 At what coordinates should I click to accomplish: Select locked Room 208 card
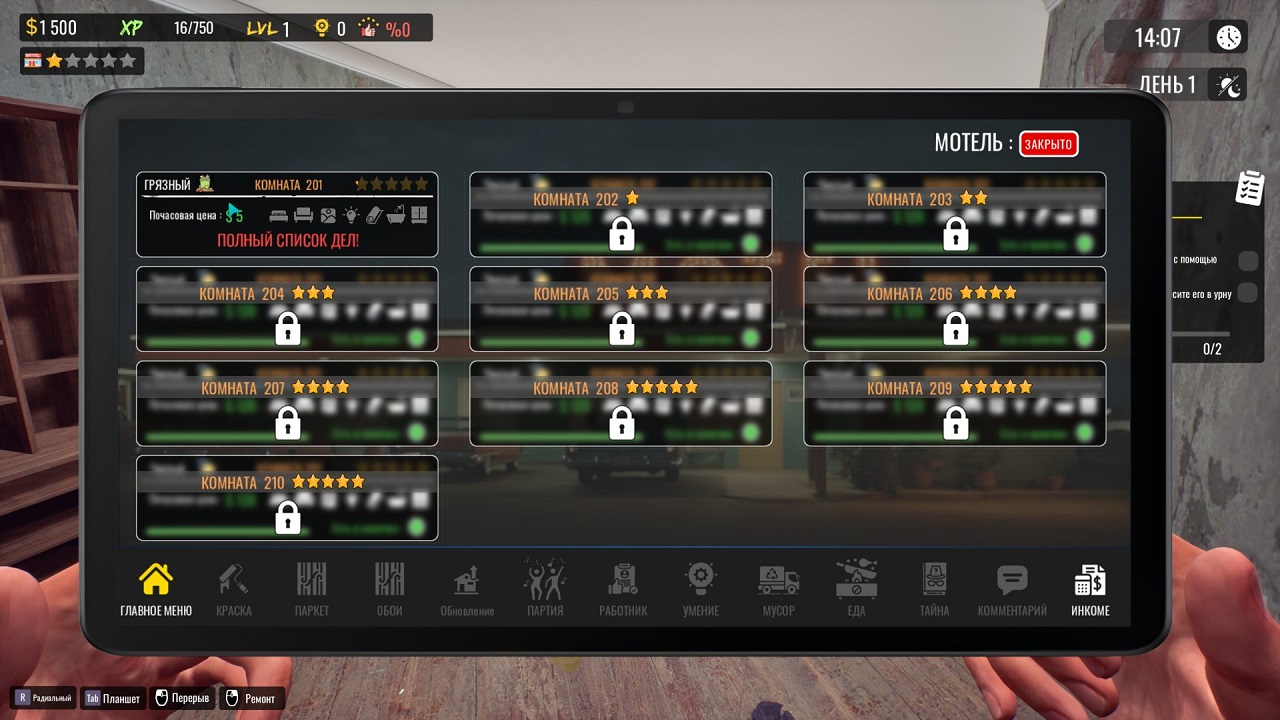click(x=621, y=403)
